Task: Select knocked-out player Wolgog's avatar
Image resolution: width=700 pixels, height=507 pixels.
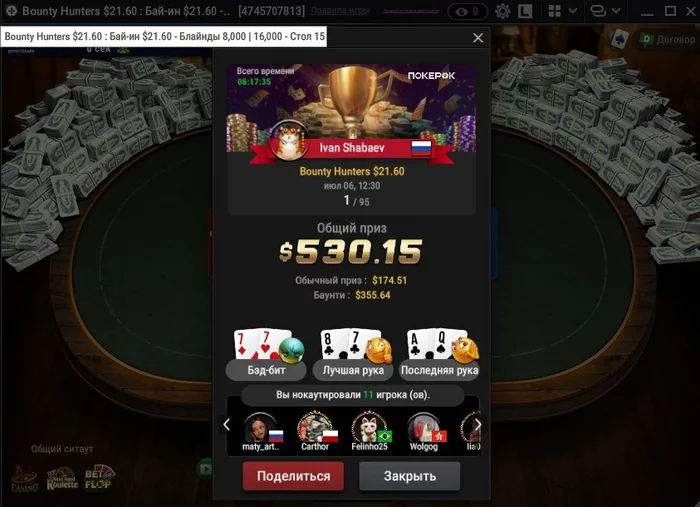Action: pos(423,427)
